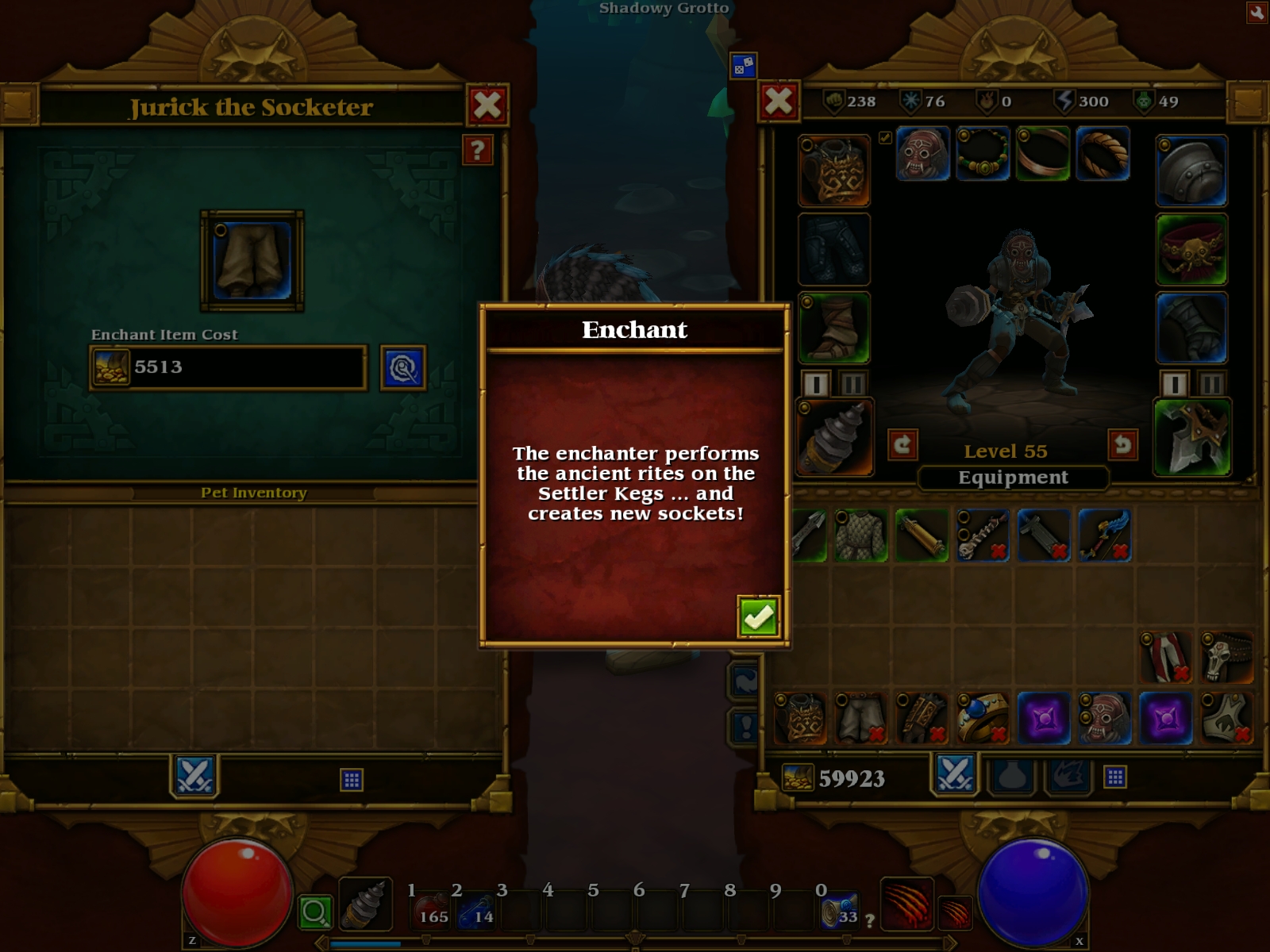Toggle the helmet visibility checkbox
This screenshot has height=952, width=1270.
(x=885, y=138)
